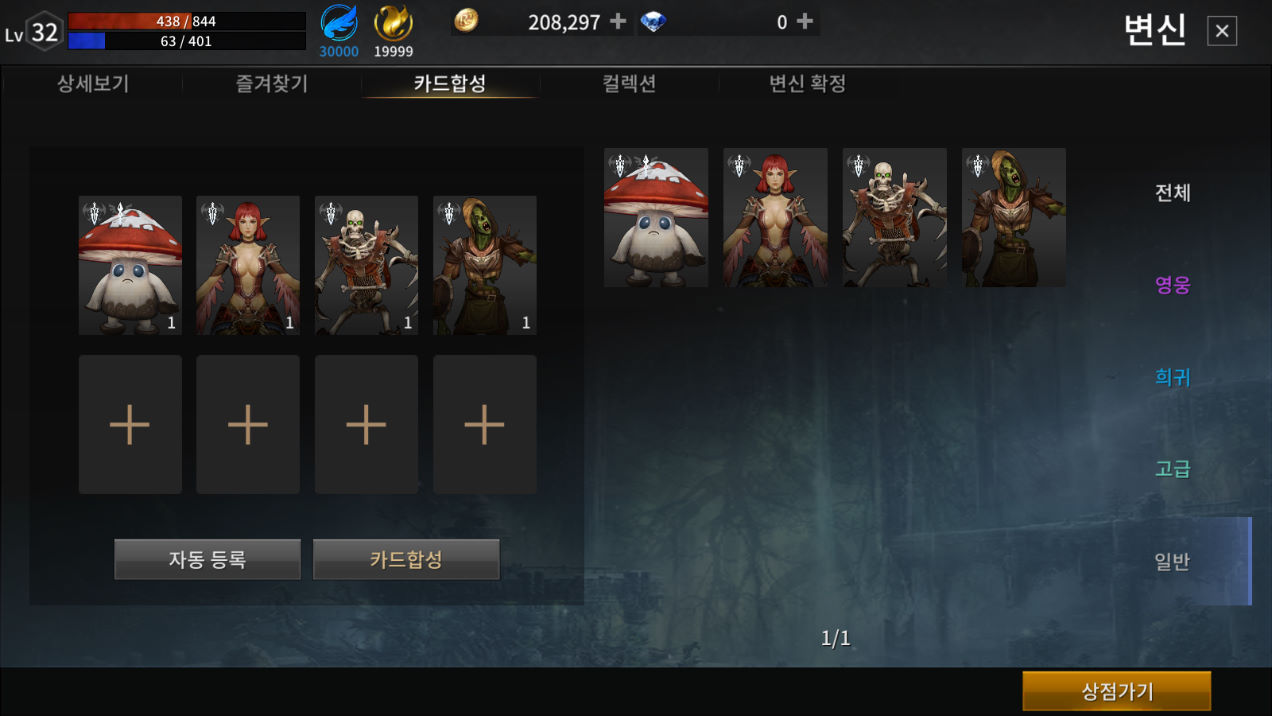Go to the 변신 확정 tab
Viewport: 1272px width, 716px height.
807,84
